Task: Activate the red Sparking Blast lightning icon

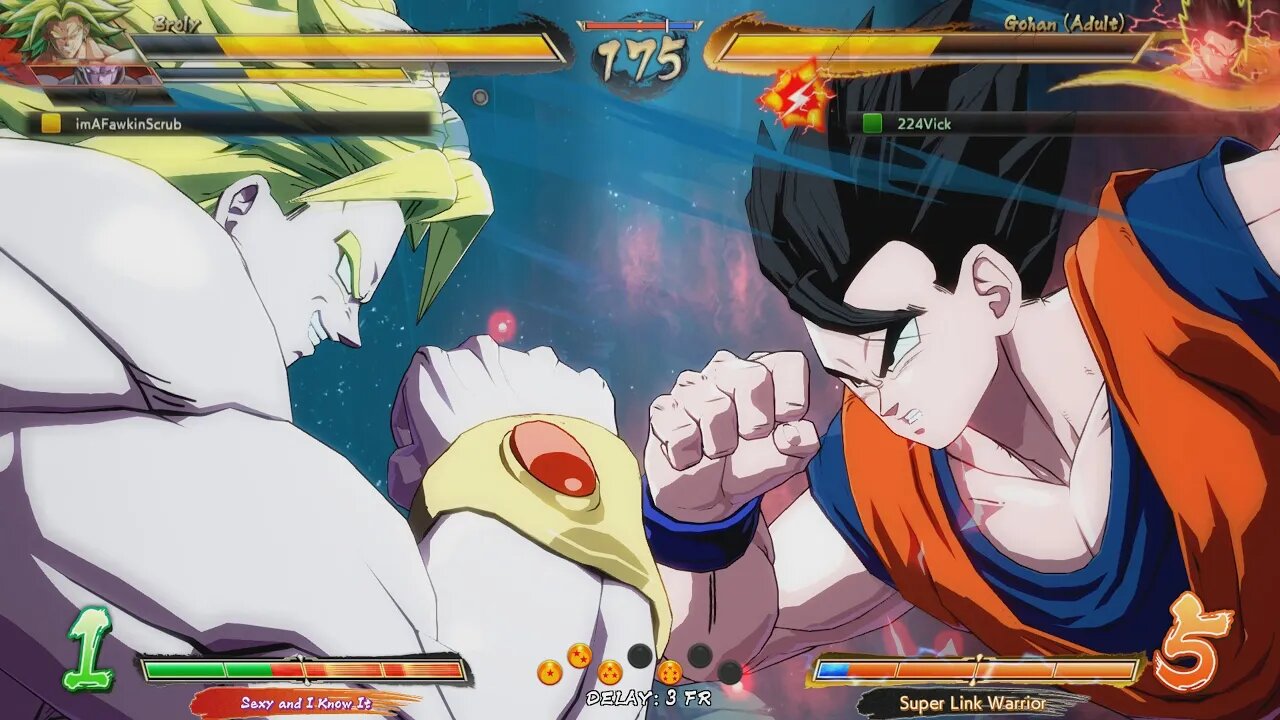Action: click(797, 95)
